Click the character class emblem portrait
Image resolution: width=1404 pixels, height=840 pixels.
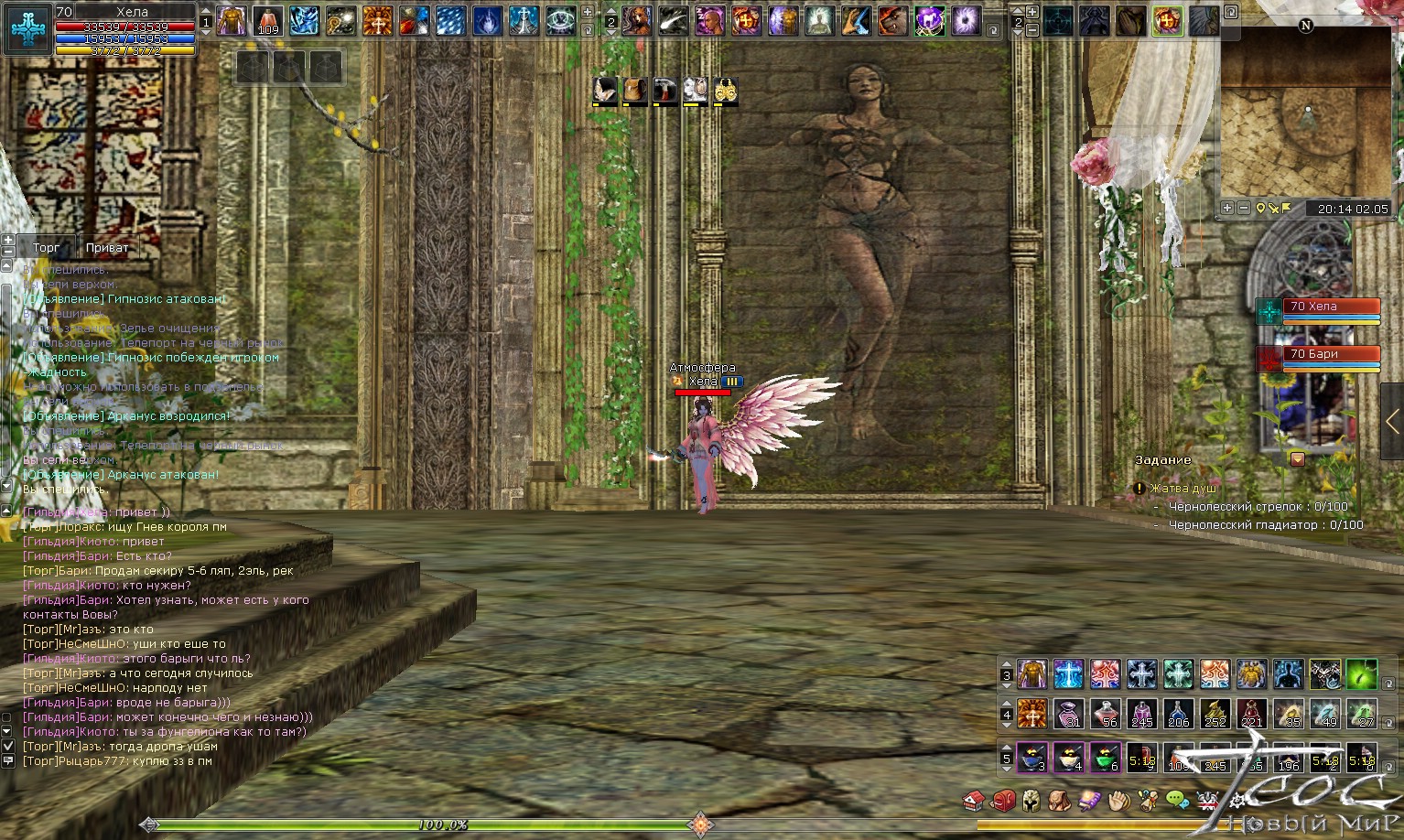click(27, 28)
